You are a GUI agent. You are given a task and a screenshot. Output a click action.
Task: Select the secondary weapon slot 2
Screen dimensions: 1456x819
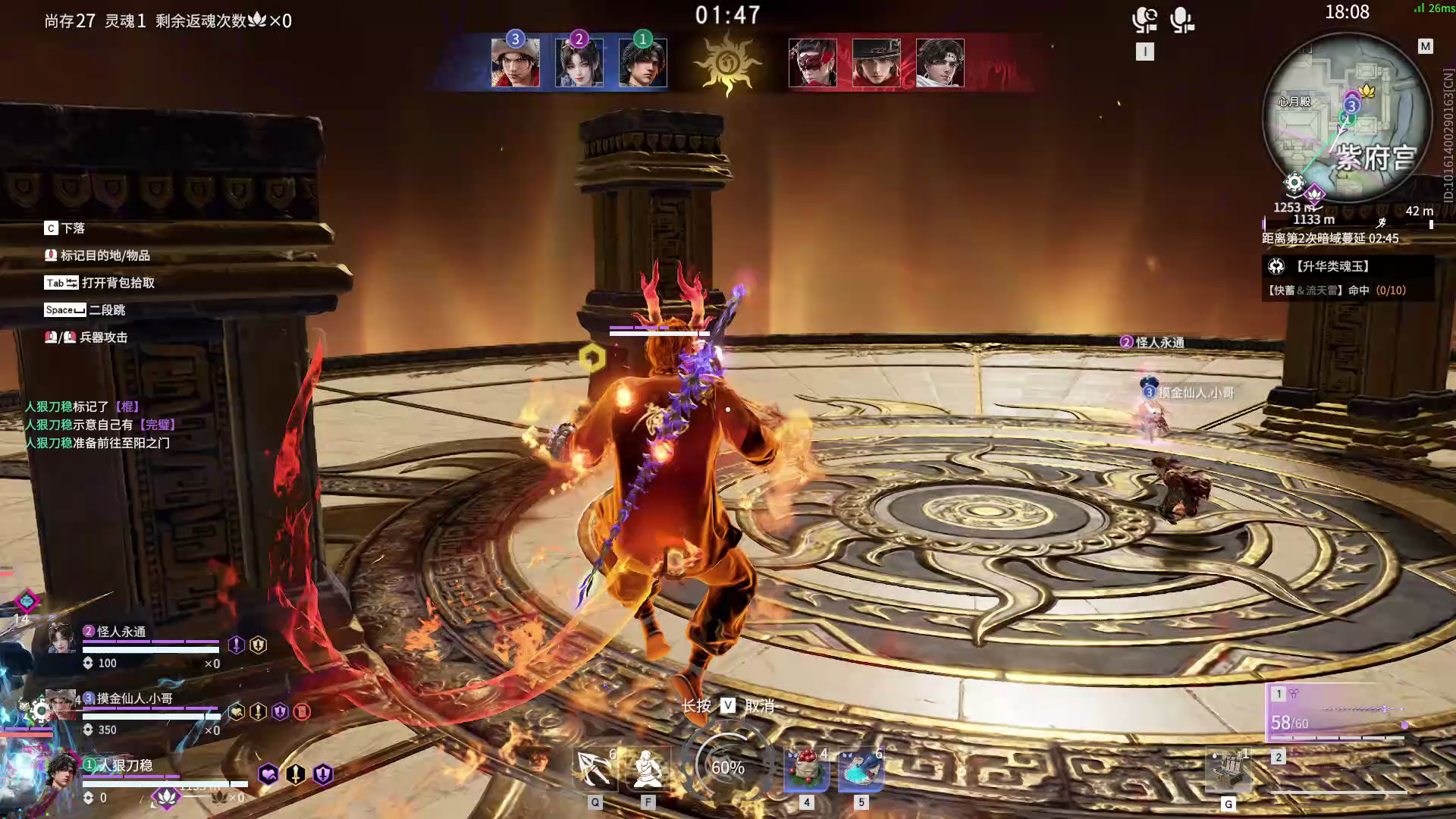(x=1338, y=770)
